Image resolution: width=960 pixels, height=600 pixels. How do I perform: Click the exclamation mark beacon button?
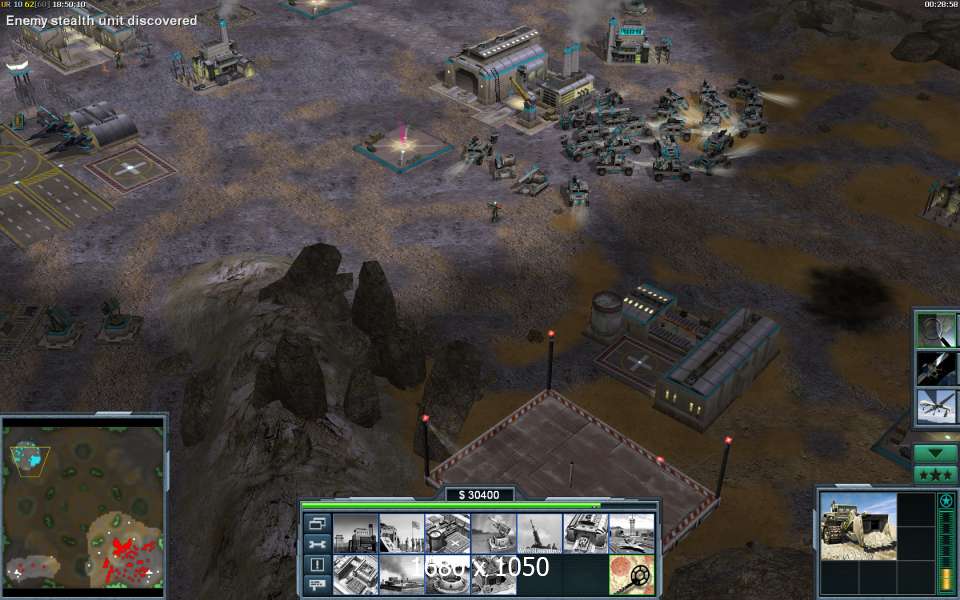[x=317, y=564]
